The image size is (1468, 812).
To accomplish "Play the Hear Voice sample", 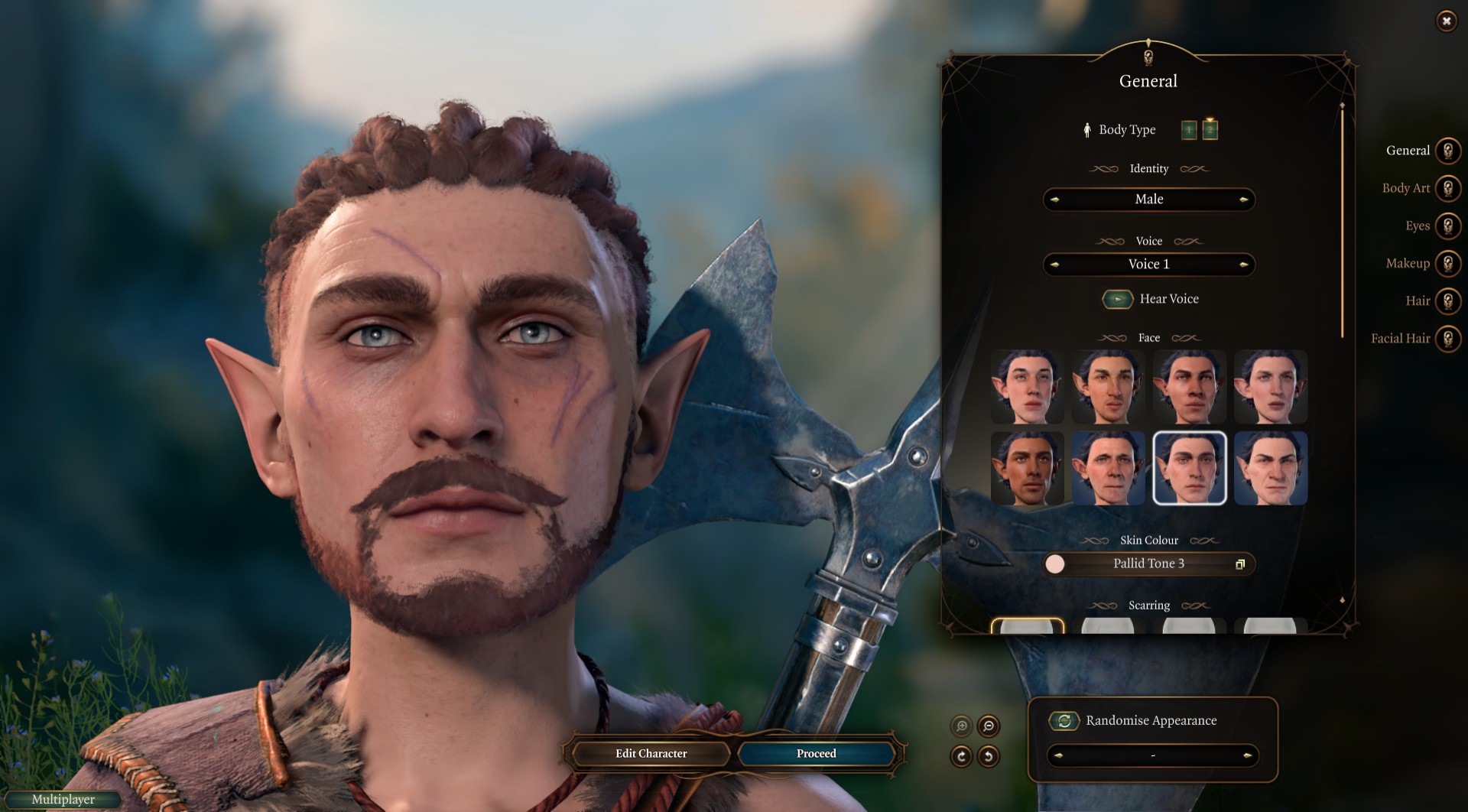I will [x=1118, y=299].
